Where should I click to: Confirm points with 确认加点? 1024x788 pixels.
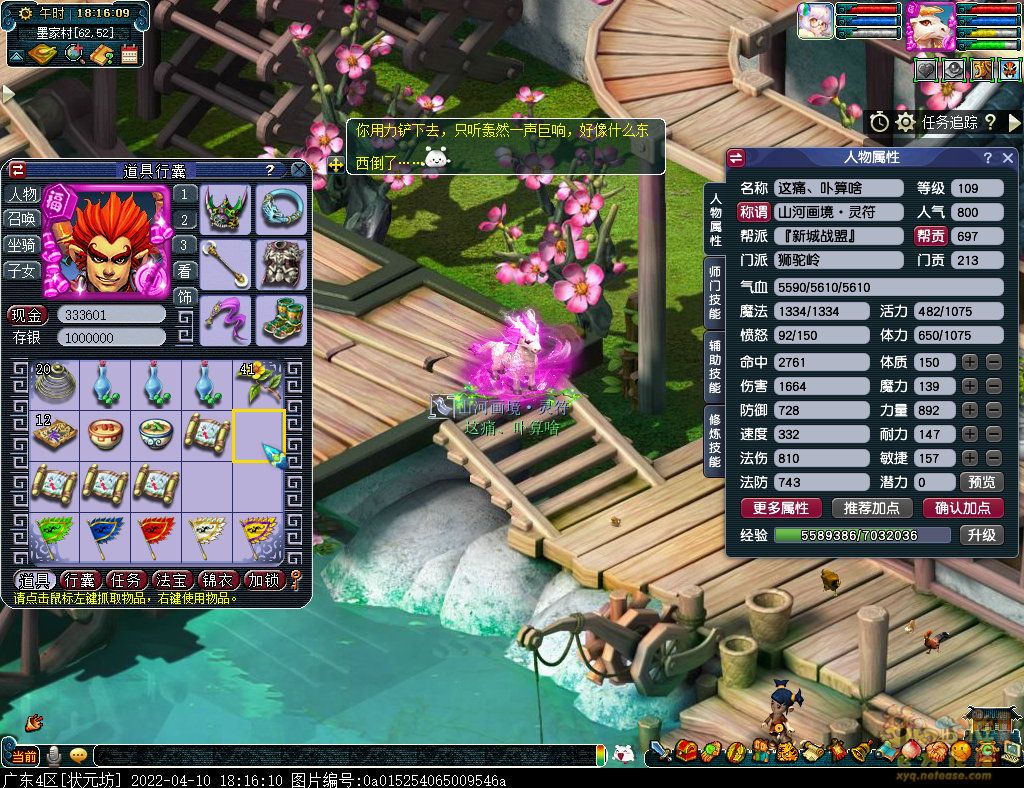(x=962, y=508)
